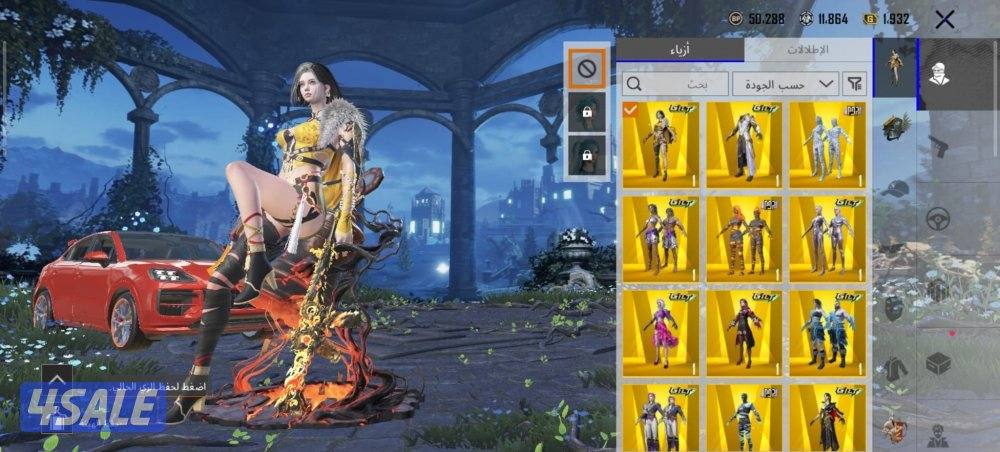The height and width of the screenshot is (452, 1000).
Task: Select the أزياء (Outfits) tab
Action: pos(680,50)
